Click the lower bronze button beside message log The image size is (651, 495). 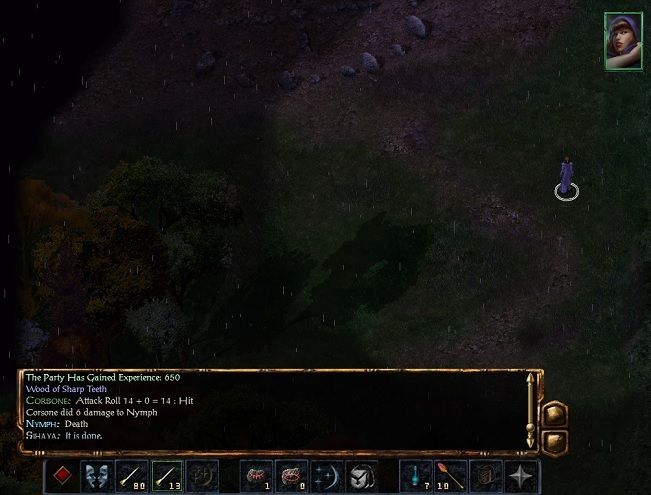555,439
